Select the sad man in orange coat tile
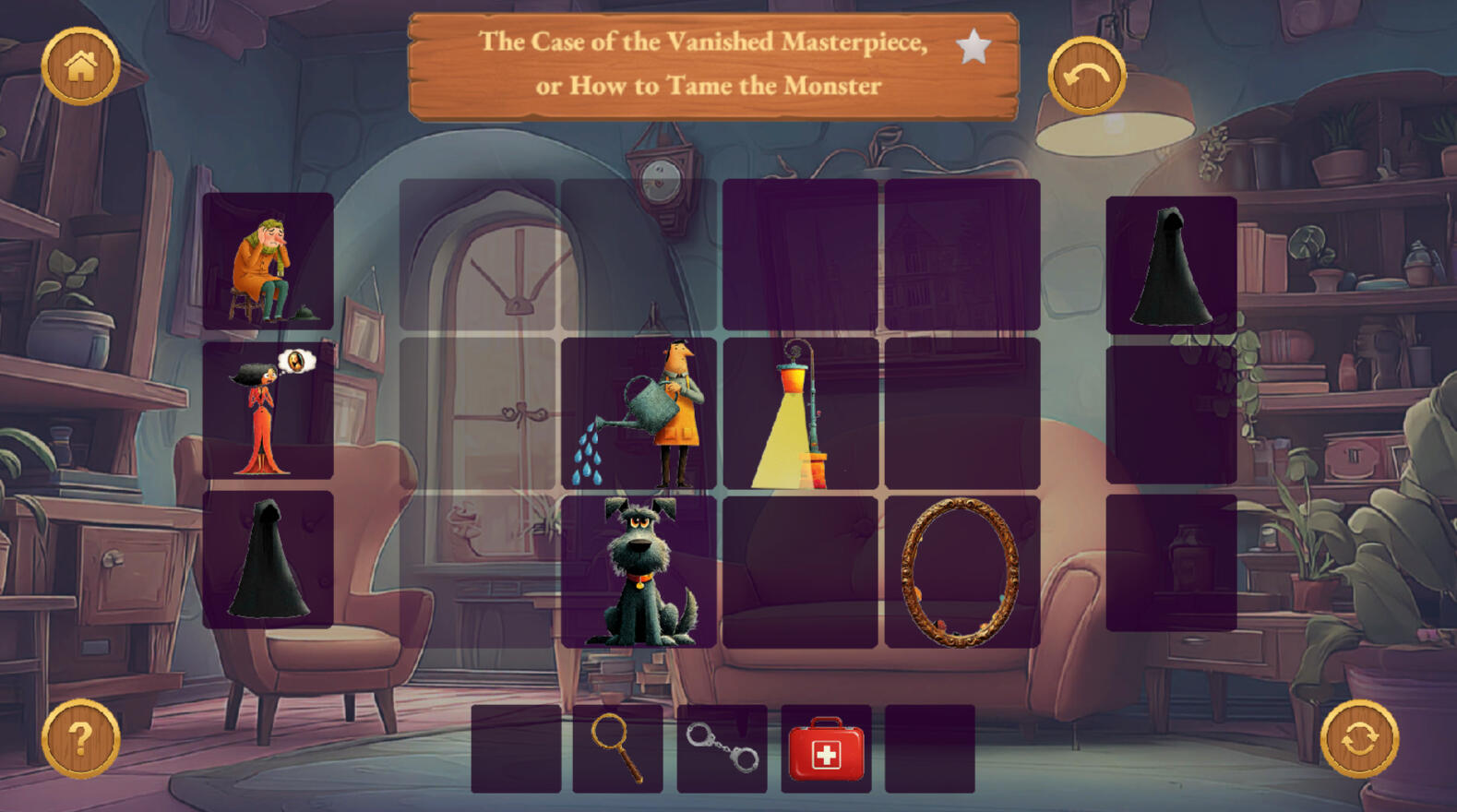The width and height of the screenshot is (1457, 812). click(x=268, y=261)
